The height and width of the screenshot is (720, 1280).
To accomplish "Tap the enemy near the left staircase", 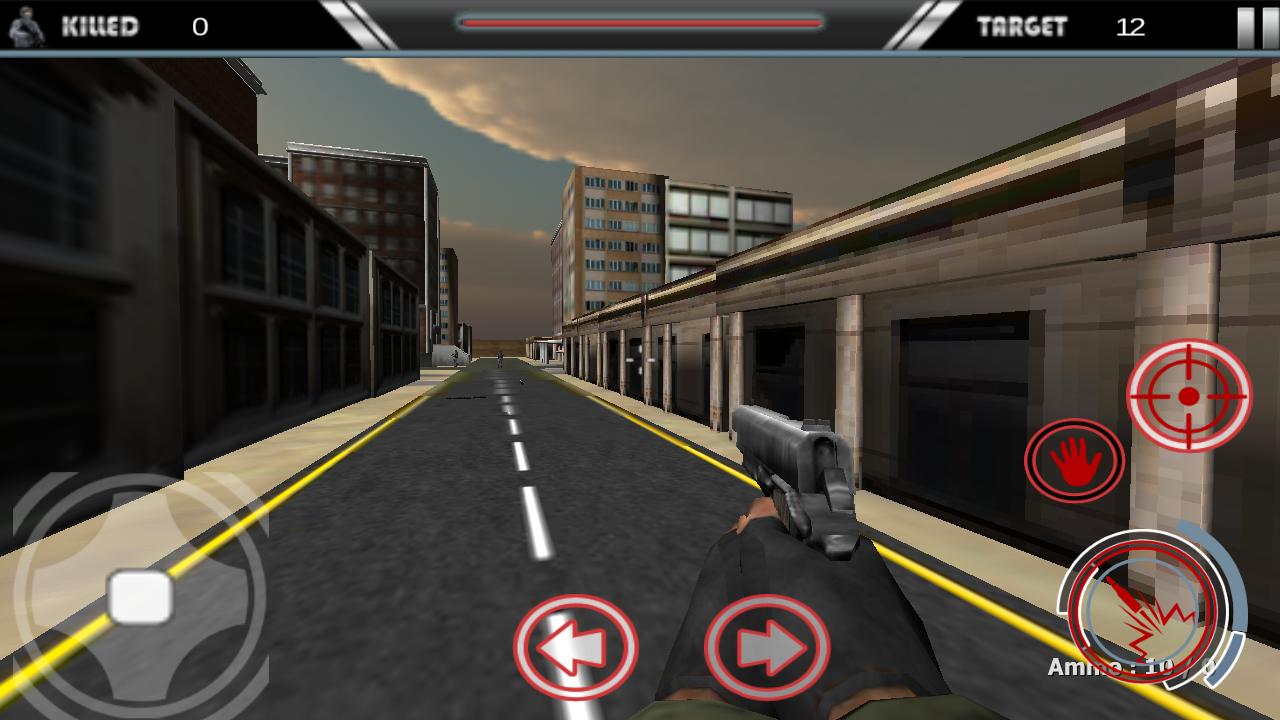I will point(455,358).
